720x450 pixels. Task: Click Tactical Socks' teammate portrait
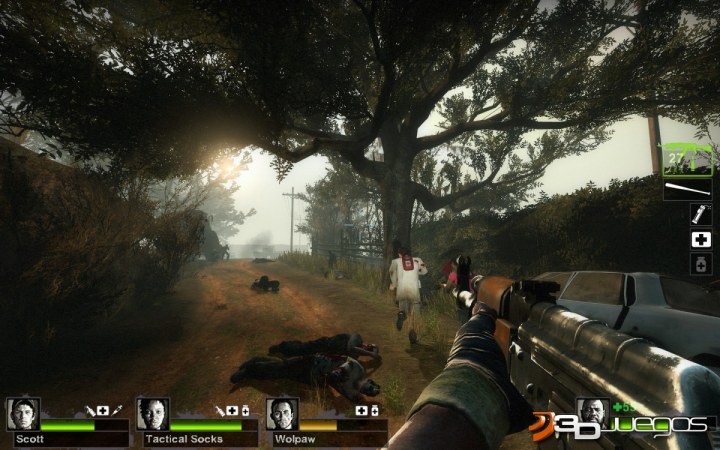(152, 414)
